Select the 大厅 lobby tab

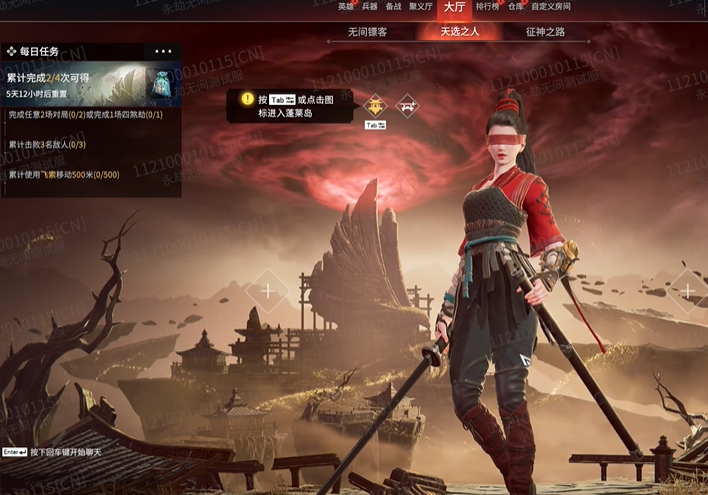(455, 7)
